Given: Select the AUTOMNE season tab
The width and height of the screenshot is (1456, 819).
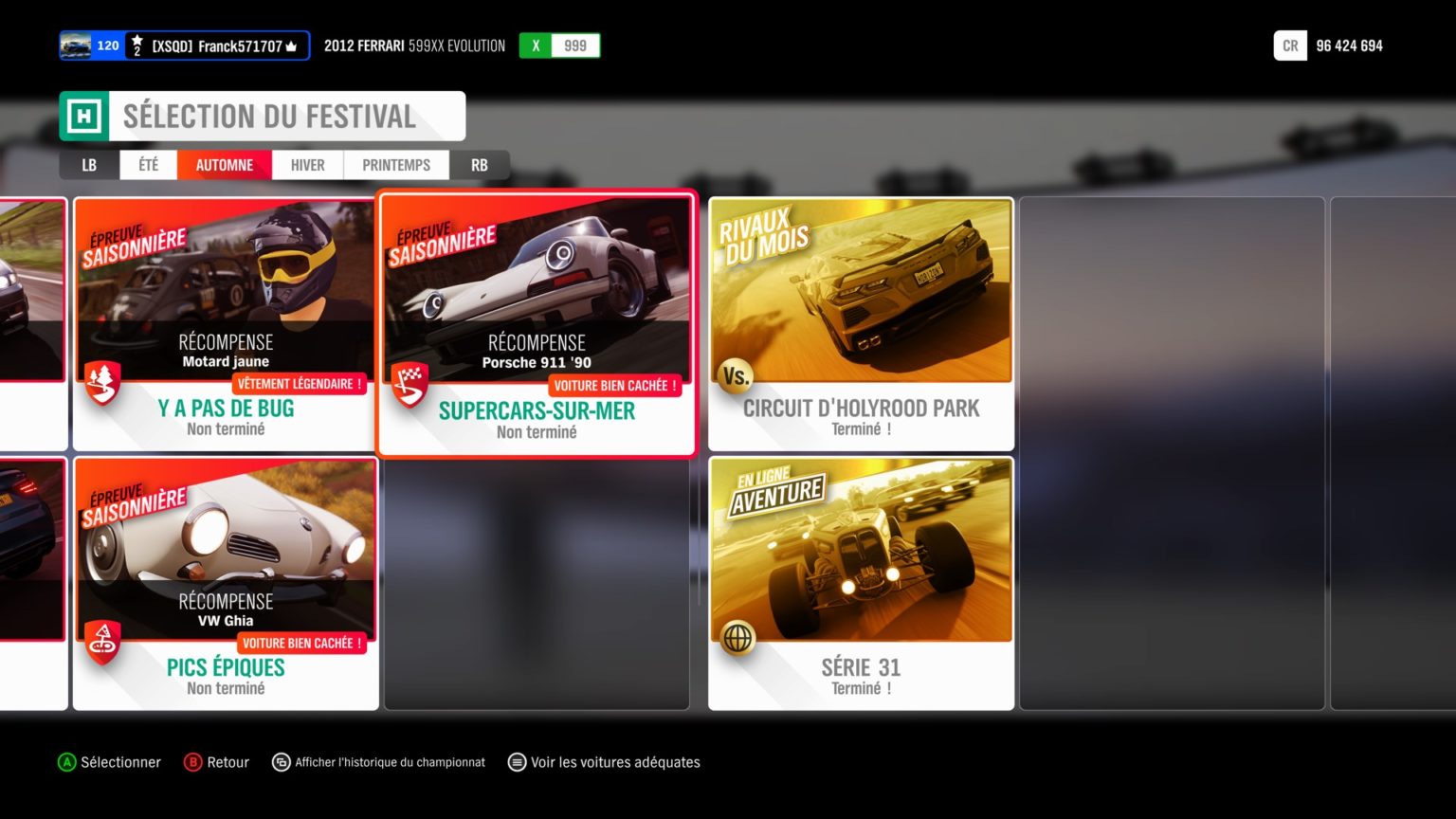Looking at the screenshot, I should click(225, 165).
